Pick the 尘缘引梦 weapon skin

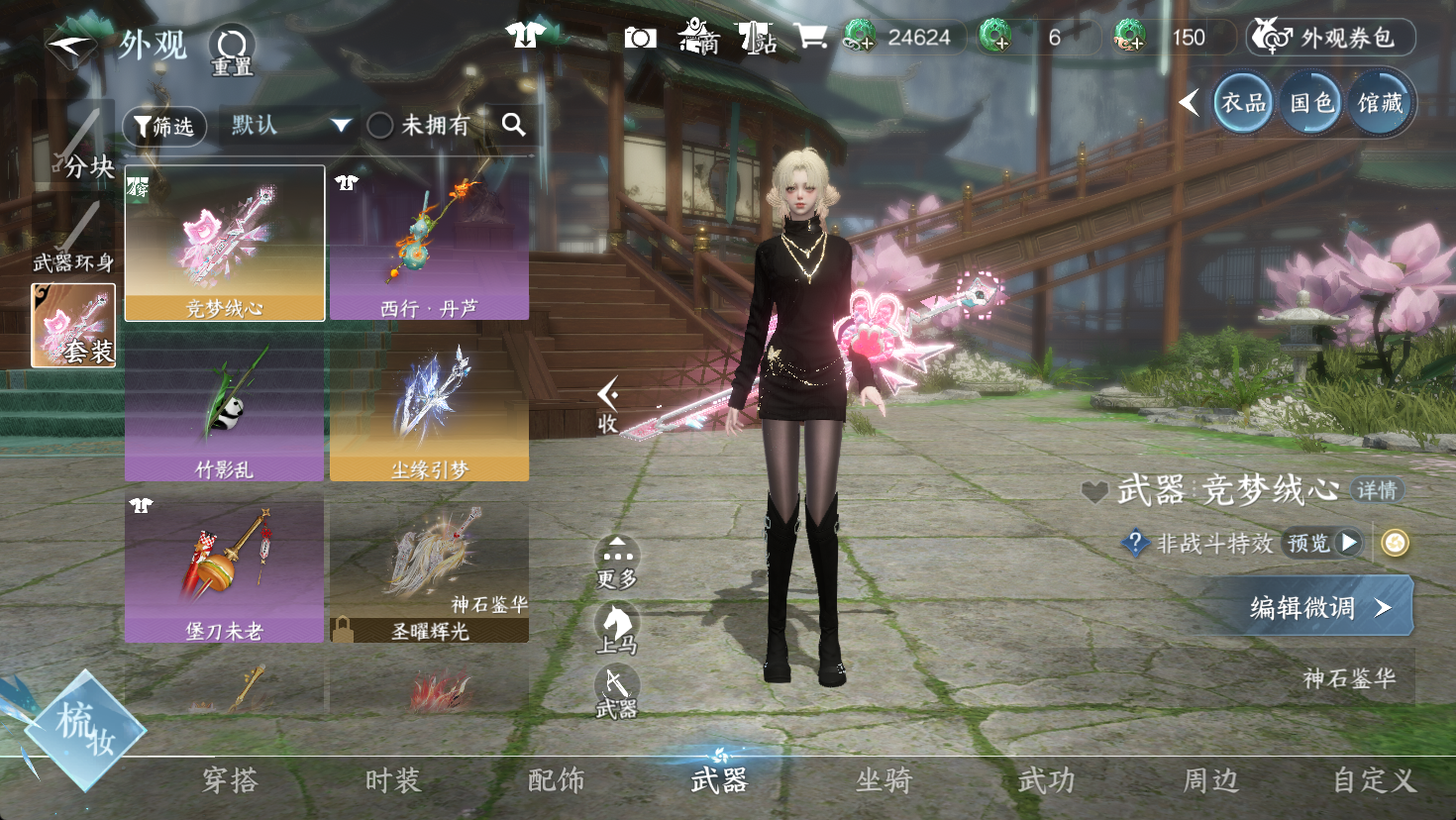[x=429, y=406]
